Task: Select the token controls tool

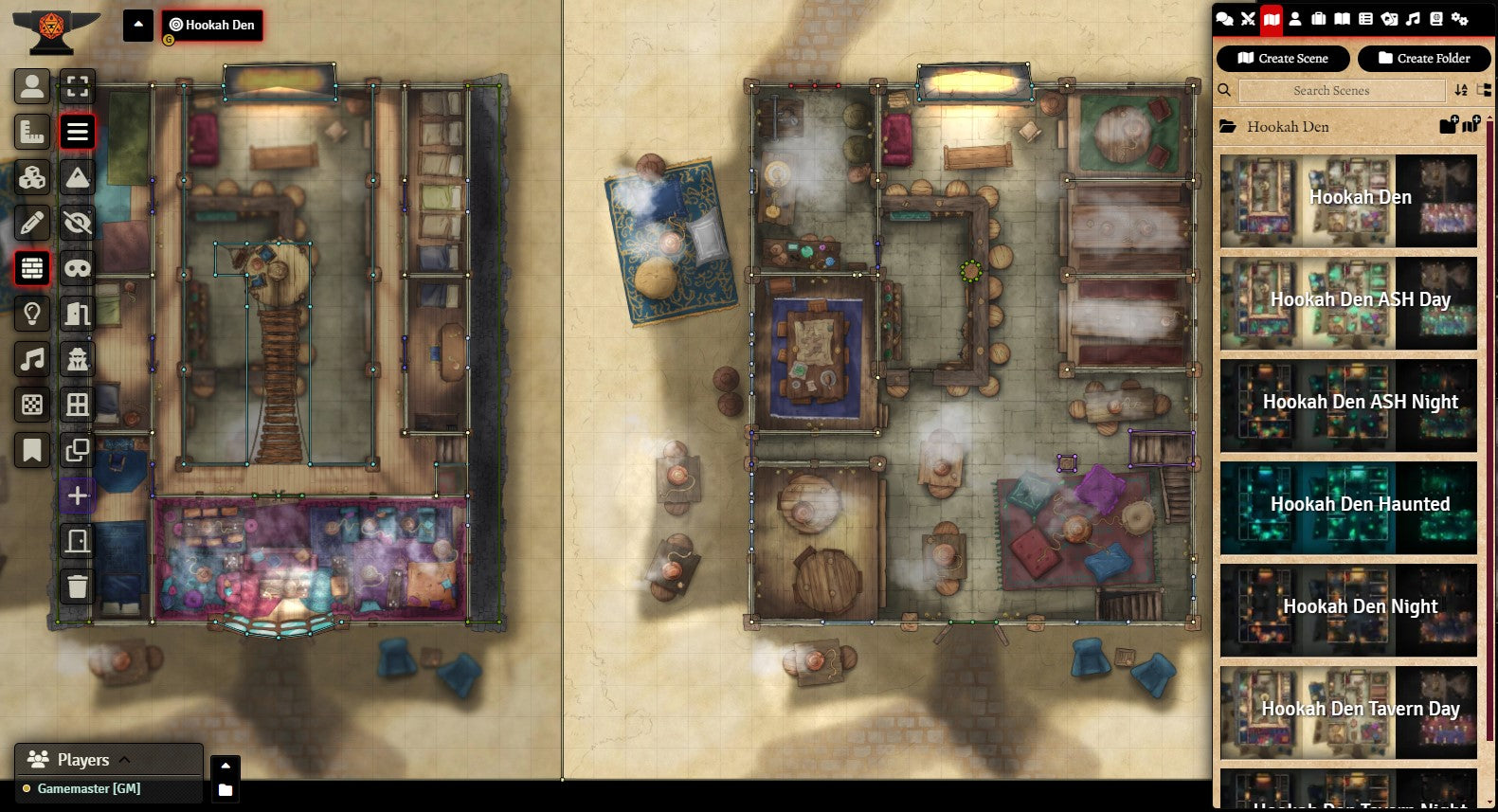Action: tap(32, 87)
